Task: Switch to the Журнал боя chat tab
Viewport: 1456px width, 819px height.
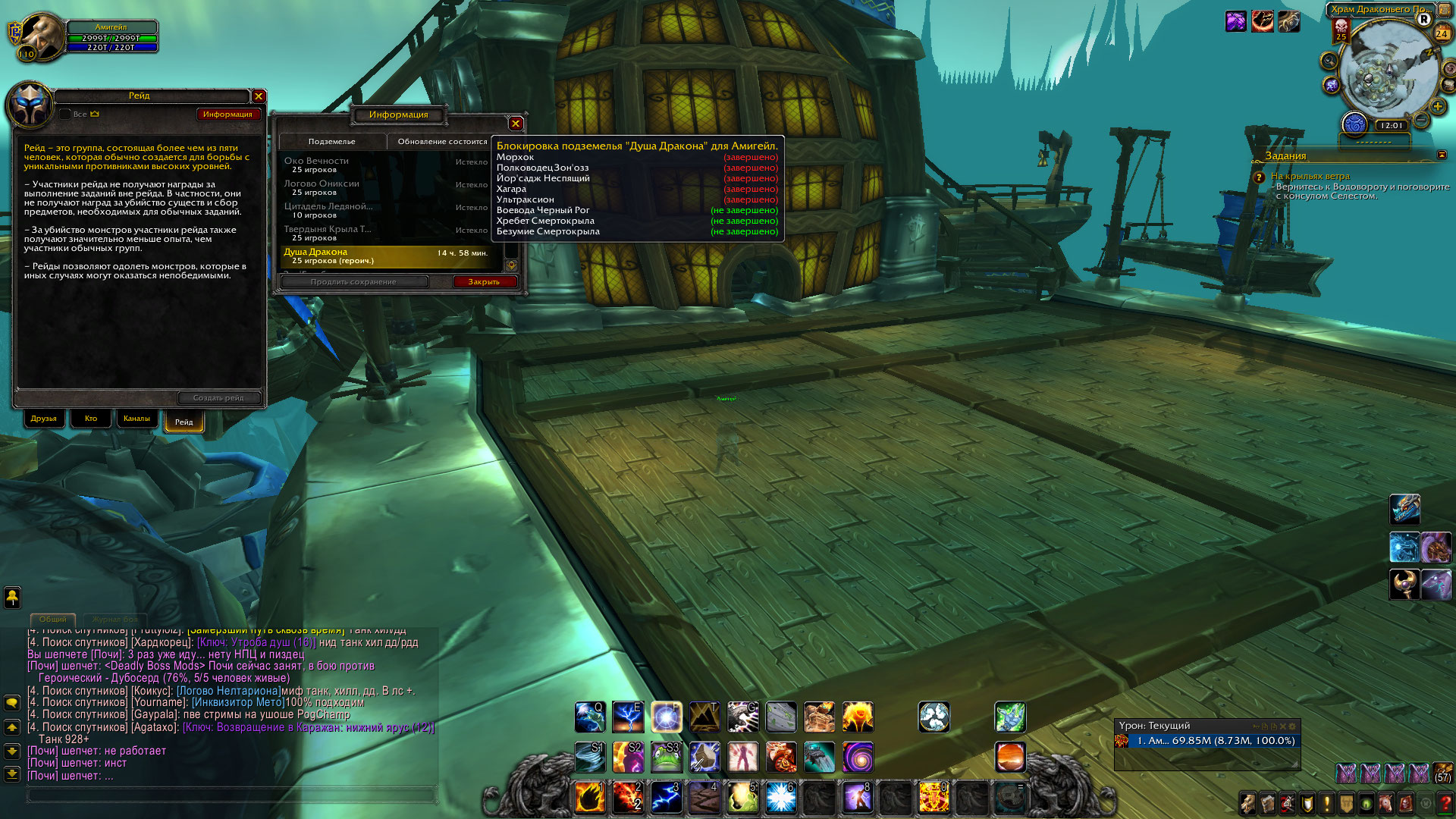Action: [115, 620]
